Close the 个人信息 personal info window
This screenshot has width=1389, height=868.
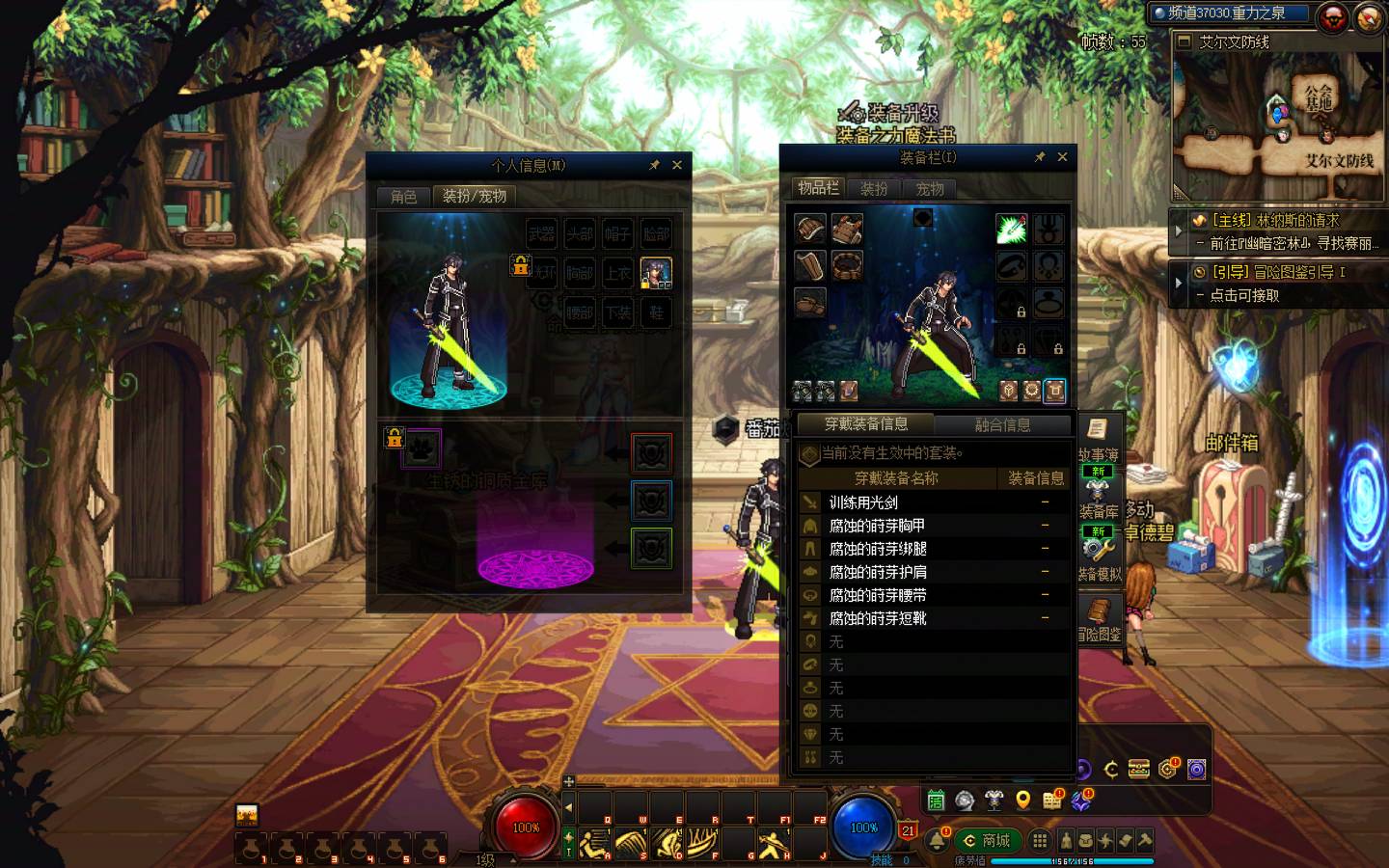[677, 165]
